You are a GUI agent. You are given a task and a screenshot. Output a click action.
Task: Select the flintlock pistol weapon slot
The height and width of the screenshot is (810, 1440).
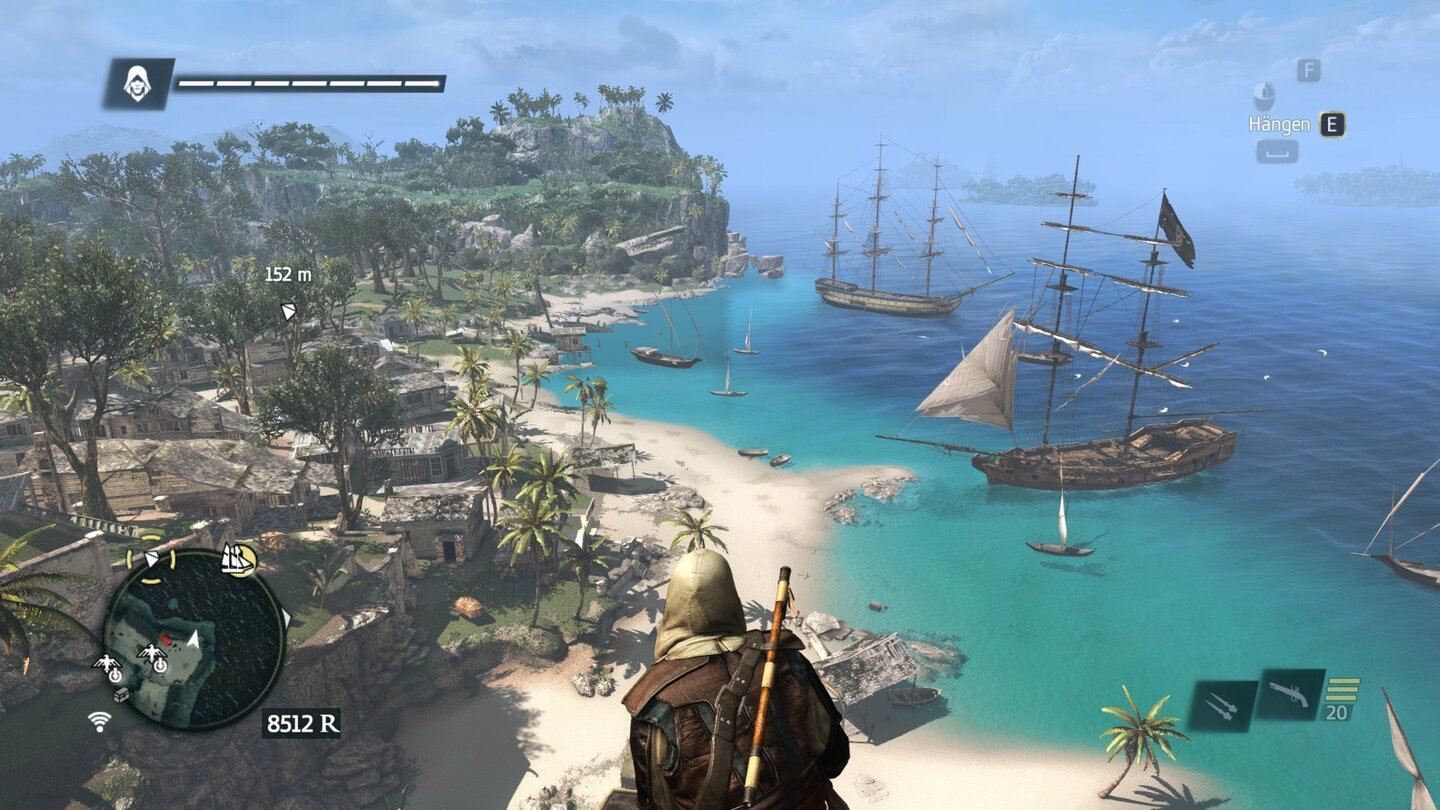(1289, 693)
